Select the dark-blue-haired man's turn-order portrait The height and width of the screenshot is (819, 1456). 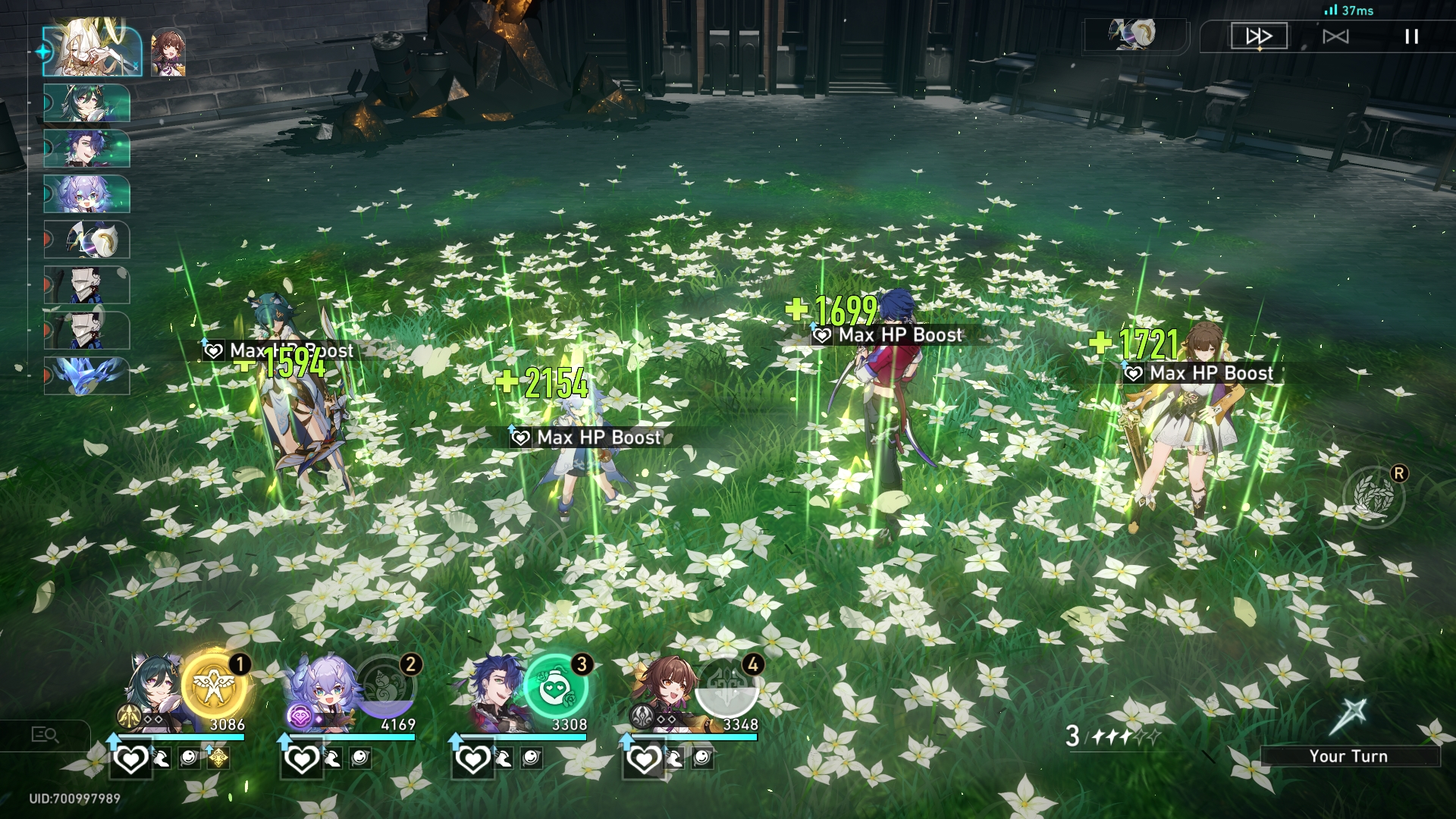click(x=87, y=149)
